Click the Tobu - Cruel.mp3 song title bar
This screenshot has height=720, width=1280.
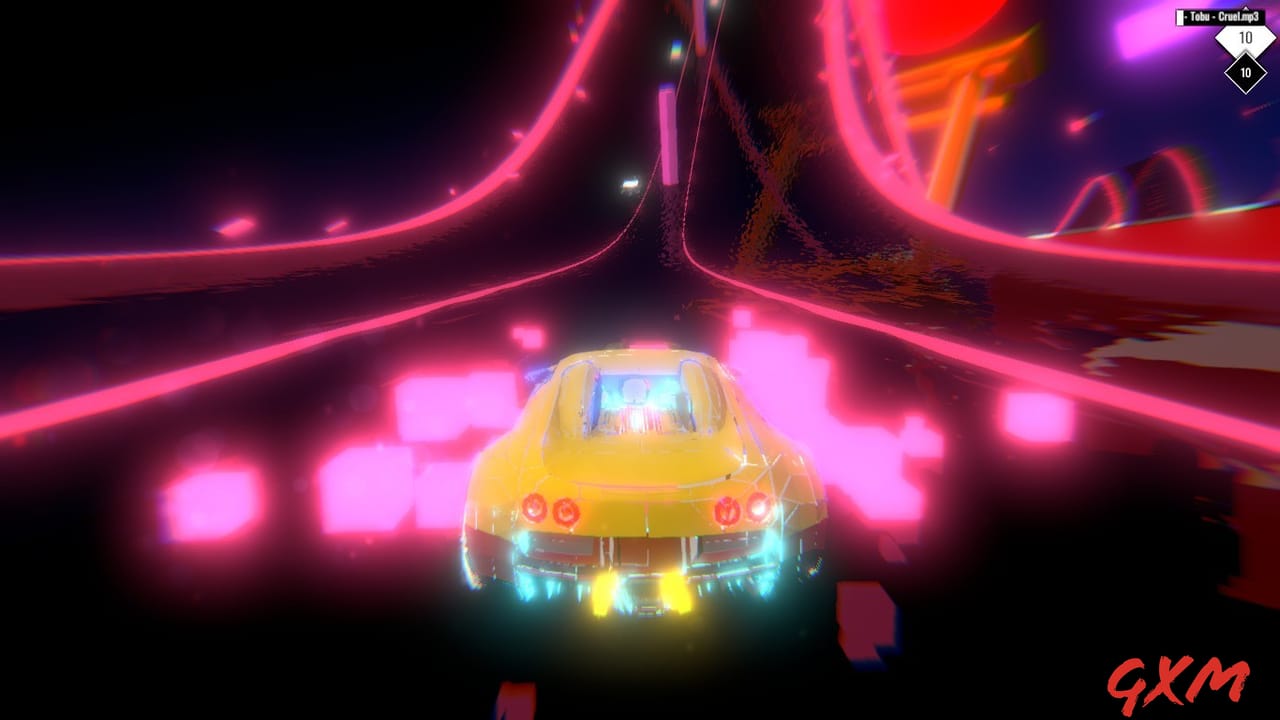point(1222,16)
